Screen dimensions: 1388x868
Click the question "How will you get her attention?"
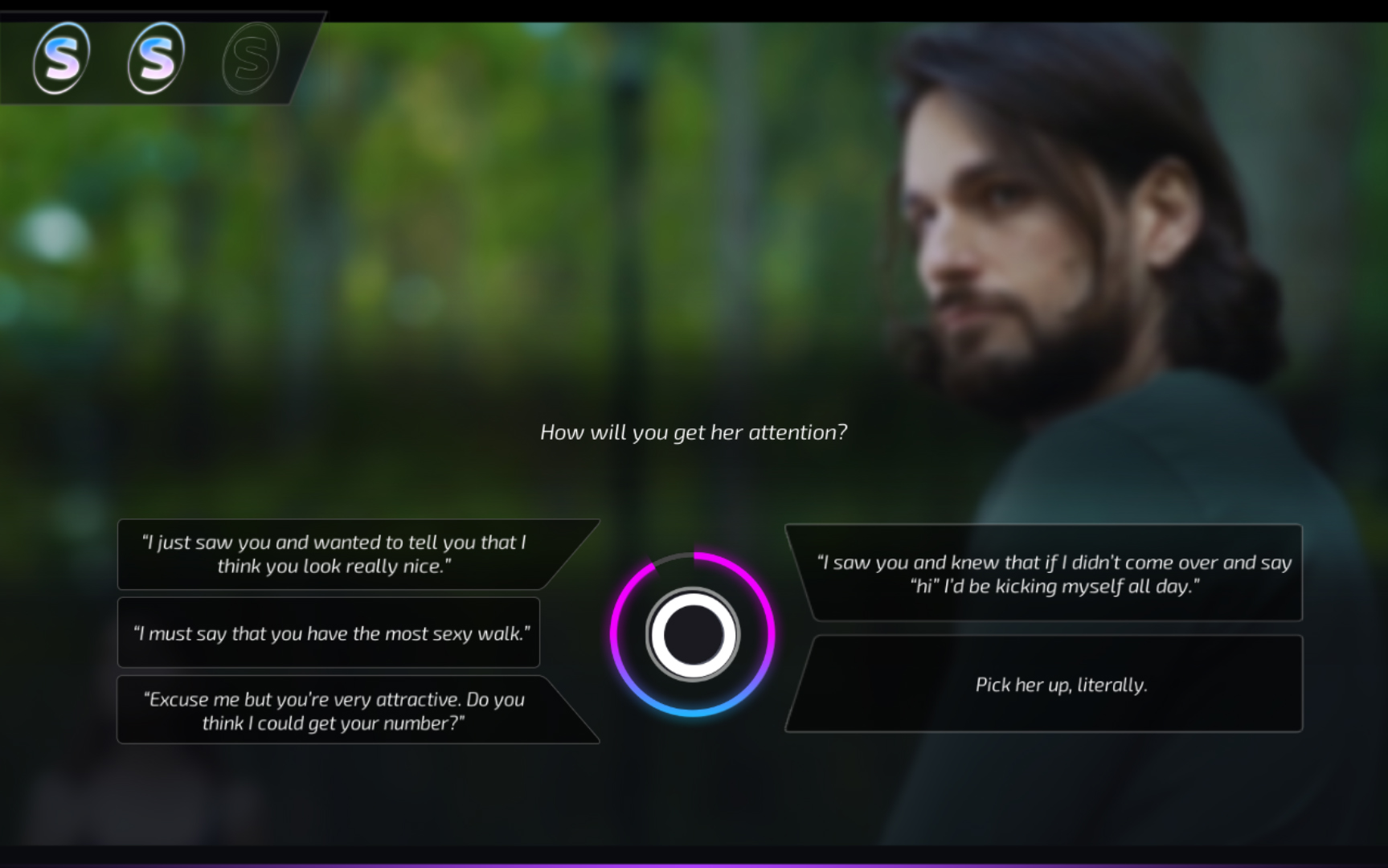click(x=693, y=432)
